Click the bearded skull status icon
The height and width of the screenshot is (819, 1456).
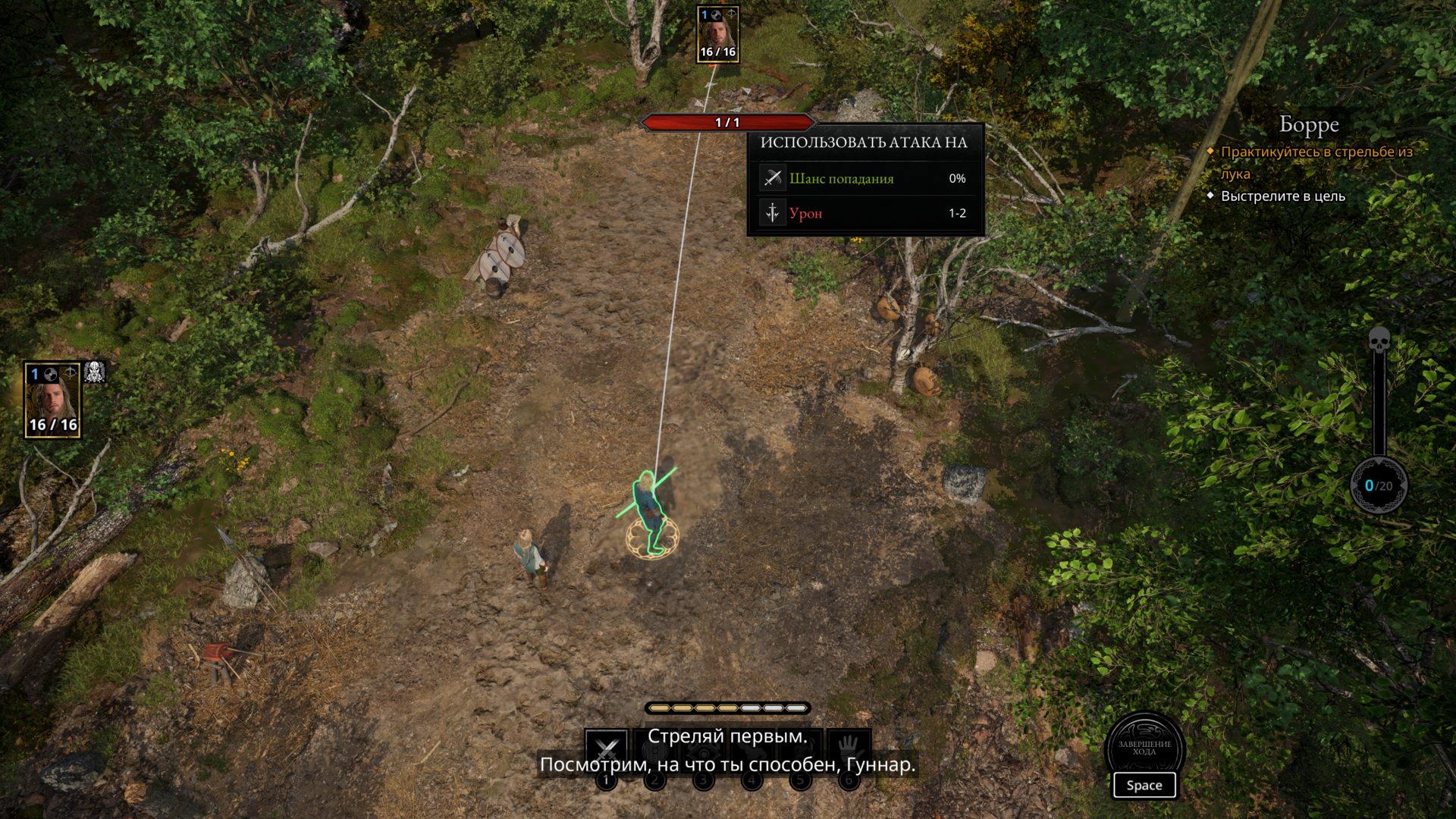pyautogui.click(x=95, y=372)
